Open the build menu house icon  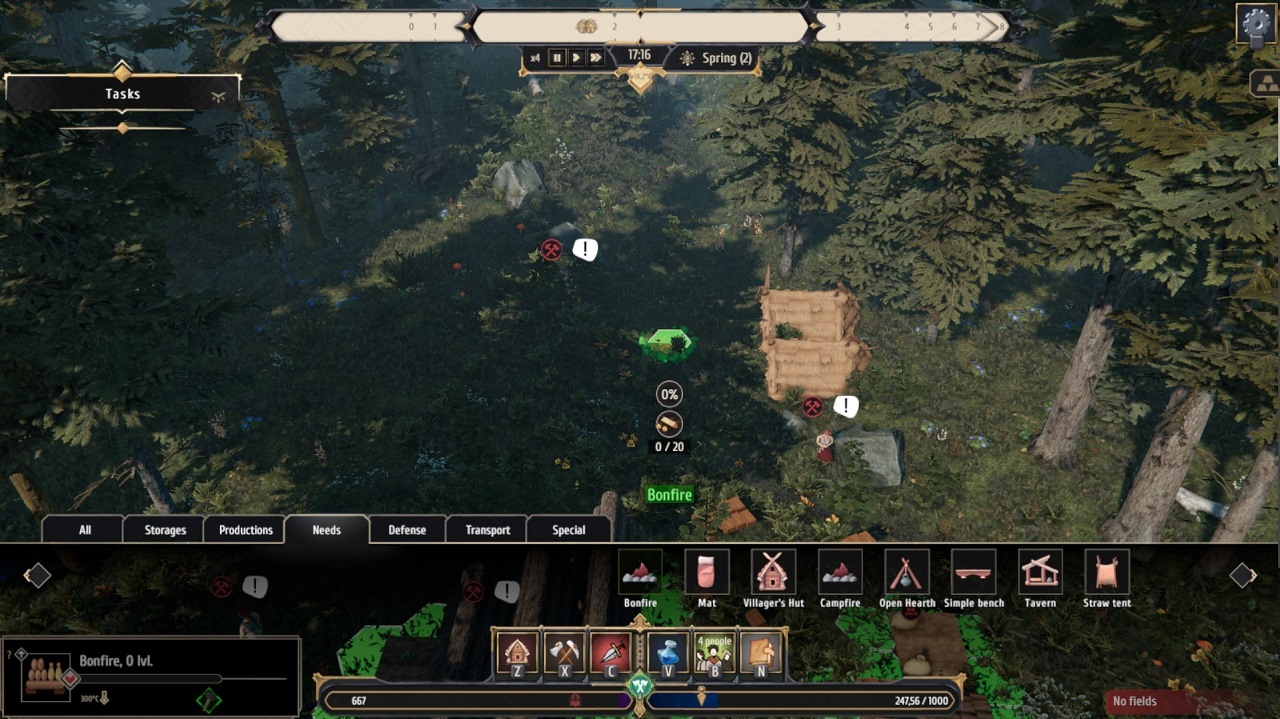518,653
